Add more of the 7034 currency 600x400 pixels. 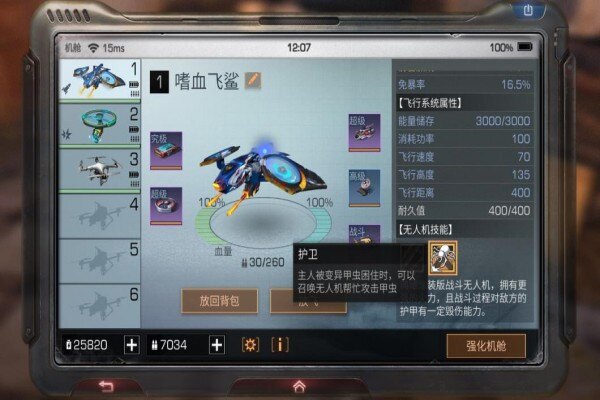(216, 344)
